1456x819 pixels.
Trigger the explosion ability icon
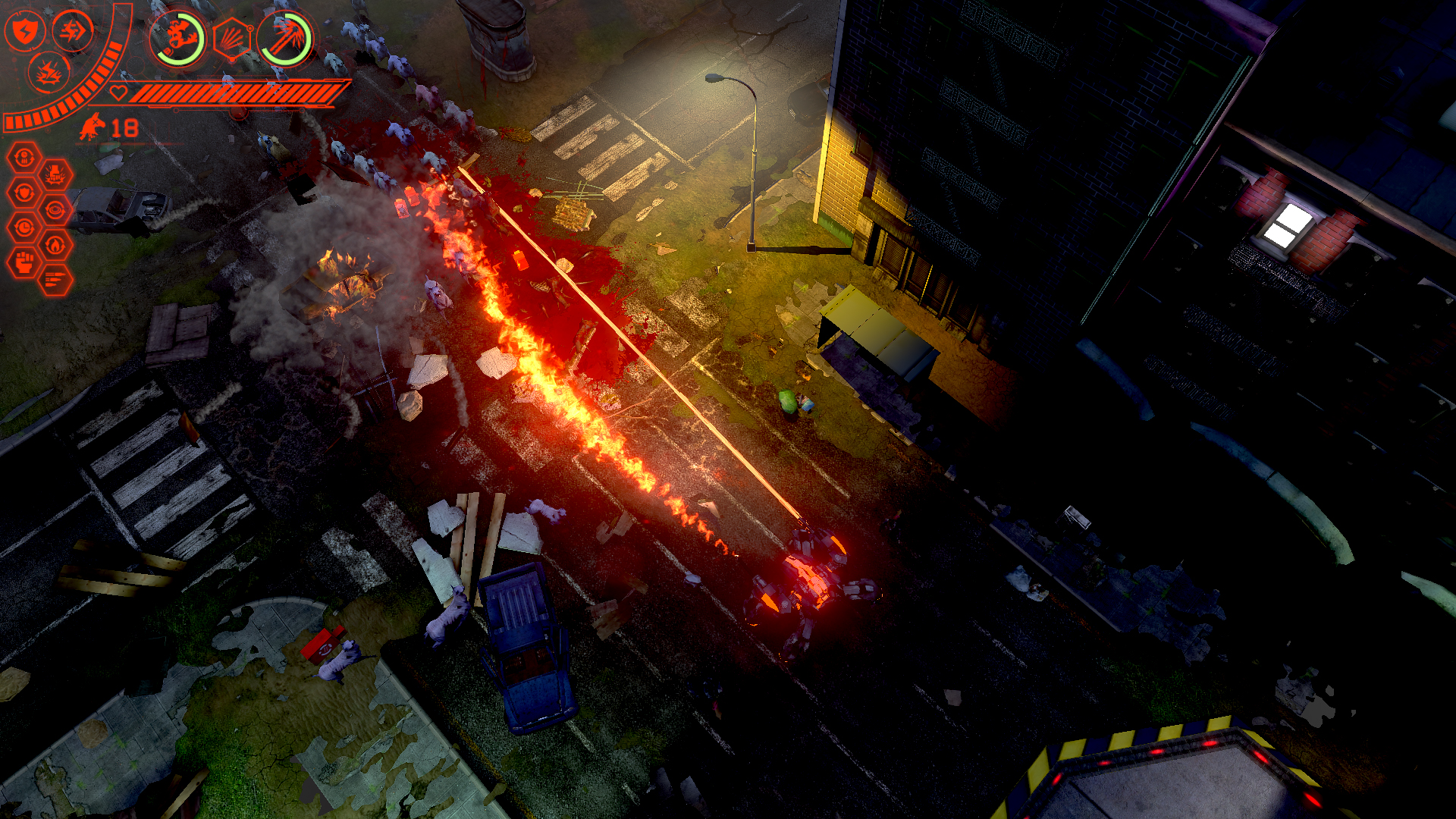(x=50, y=74)
